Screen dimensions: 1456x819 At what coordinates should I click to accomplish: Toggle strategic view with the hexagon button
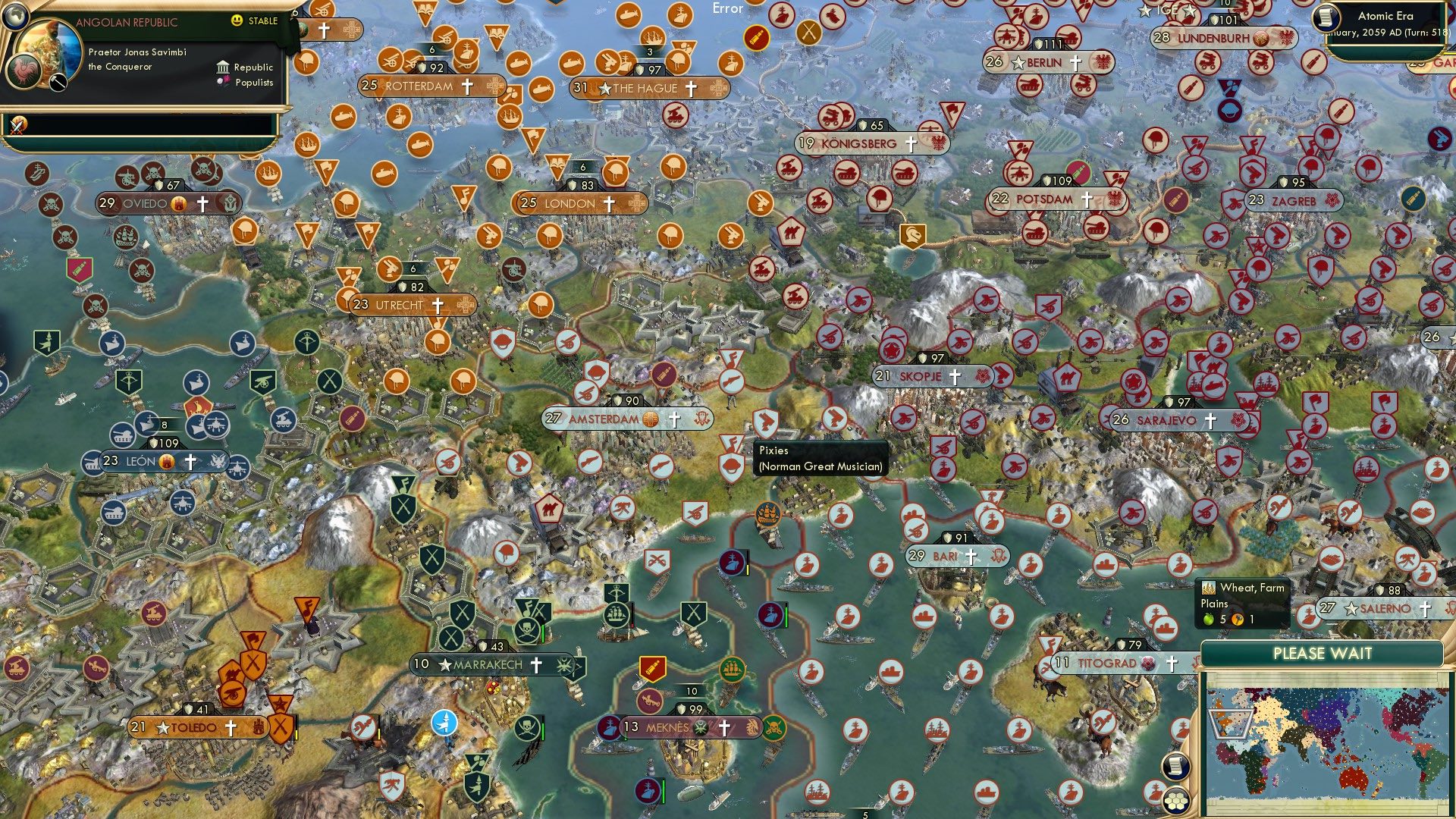(1178, 798)
